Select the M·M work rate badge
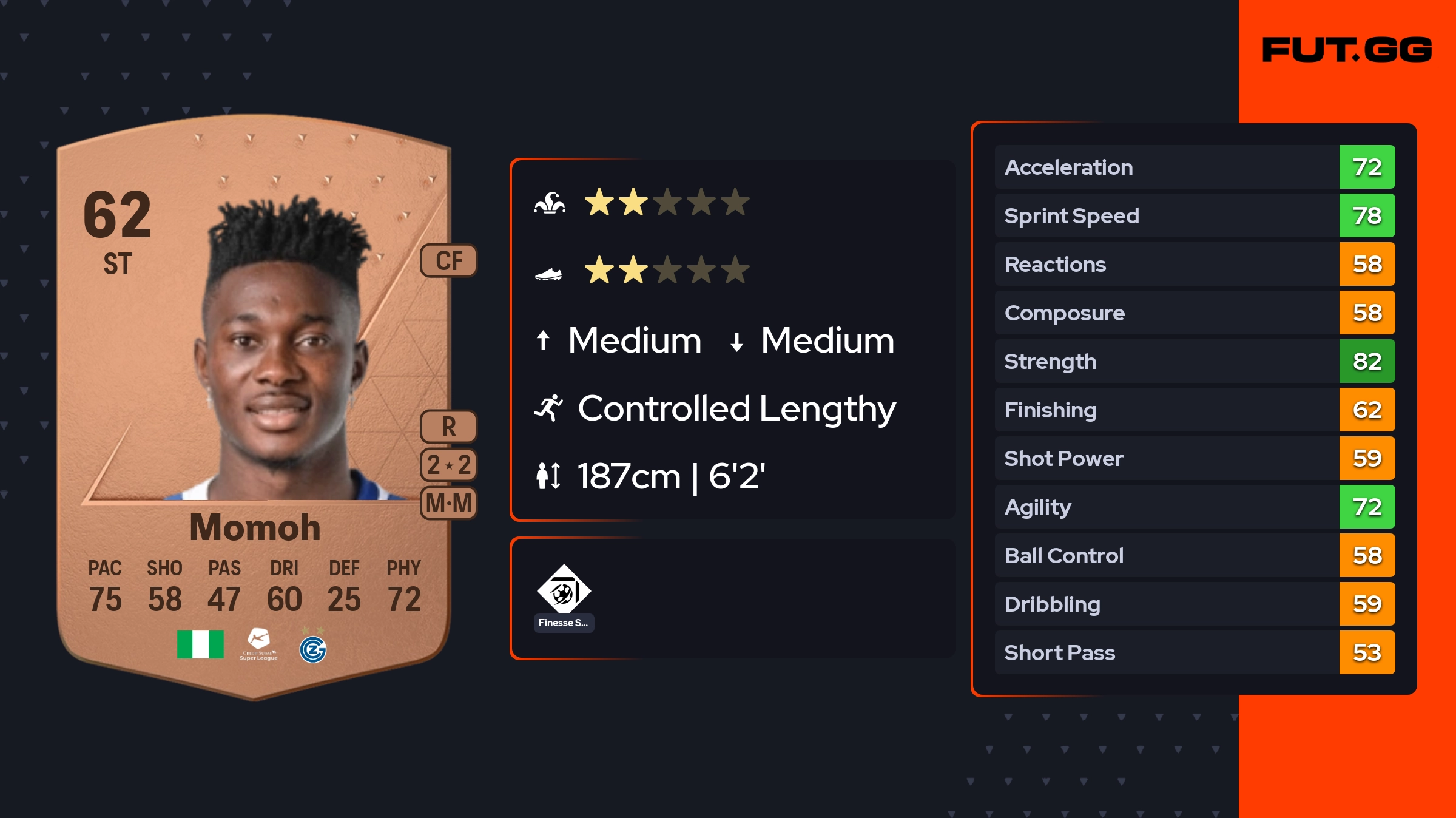This screenshot has height=818, width=1456. point(449,503)
